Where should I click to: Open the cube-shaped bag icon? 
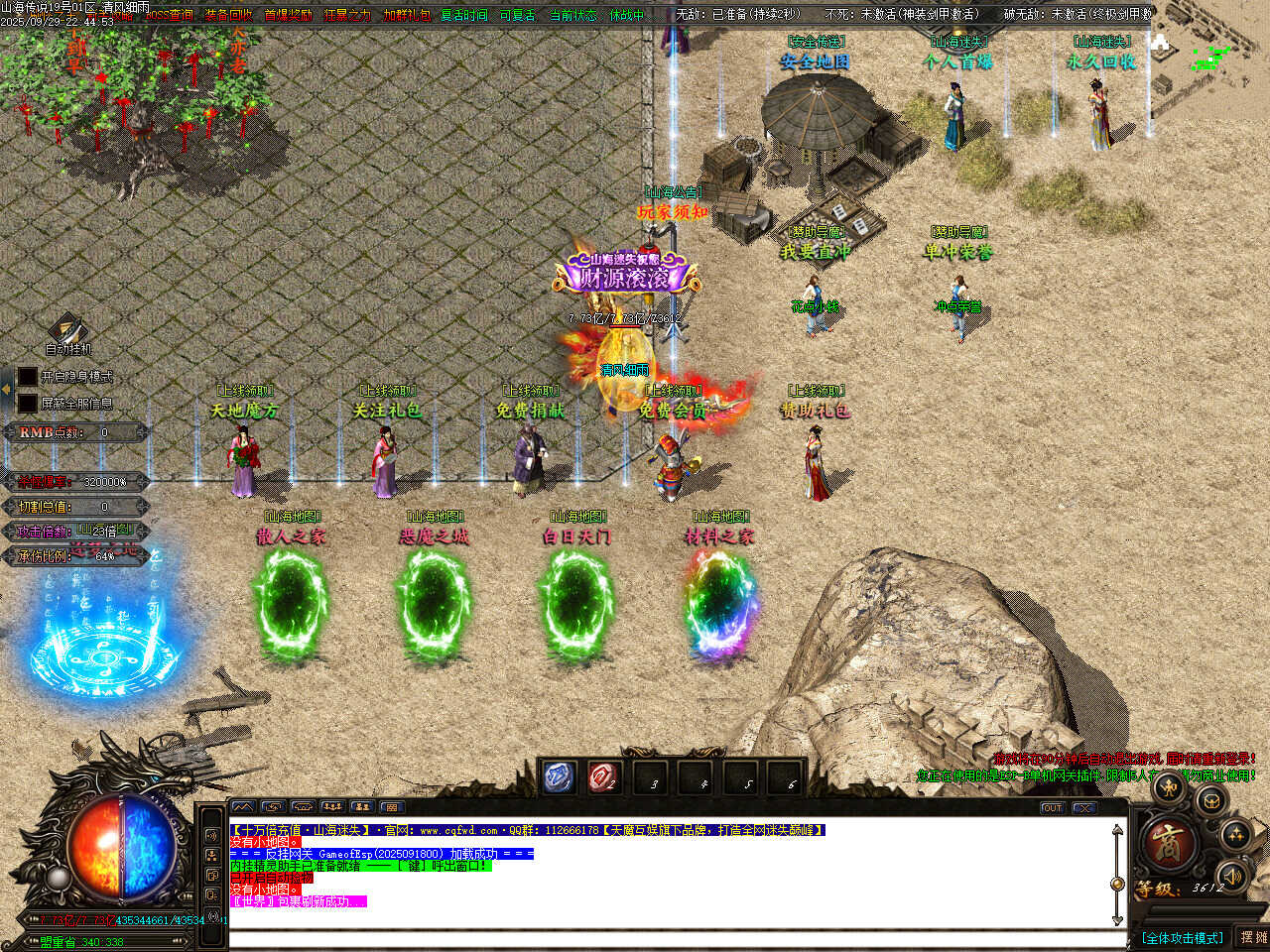click(x=1210, y=799)
